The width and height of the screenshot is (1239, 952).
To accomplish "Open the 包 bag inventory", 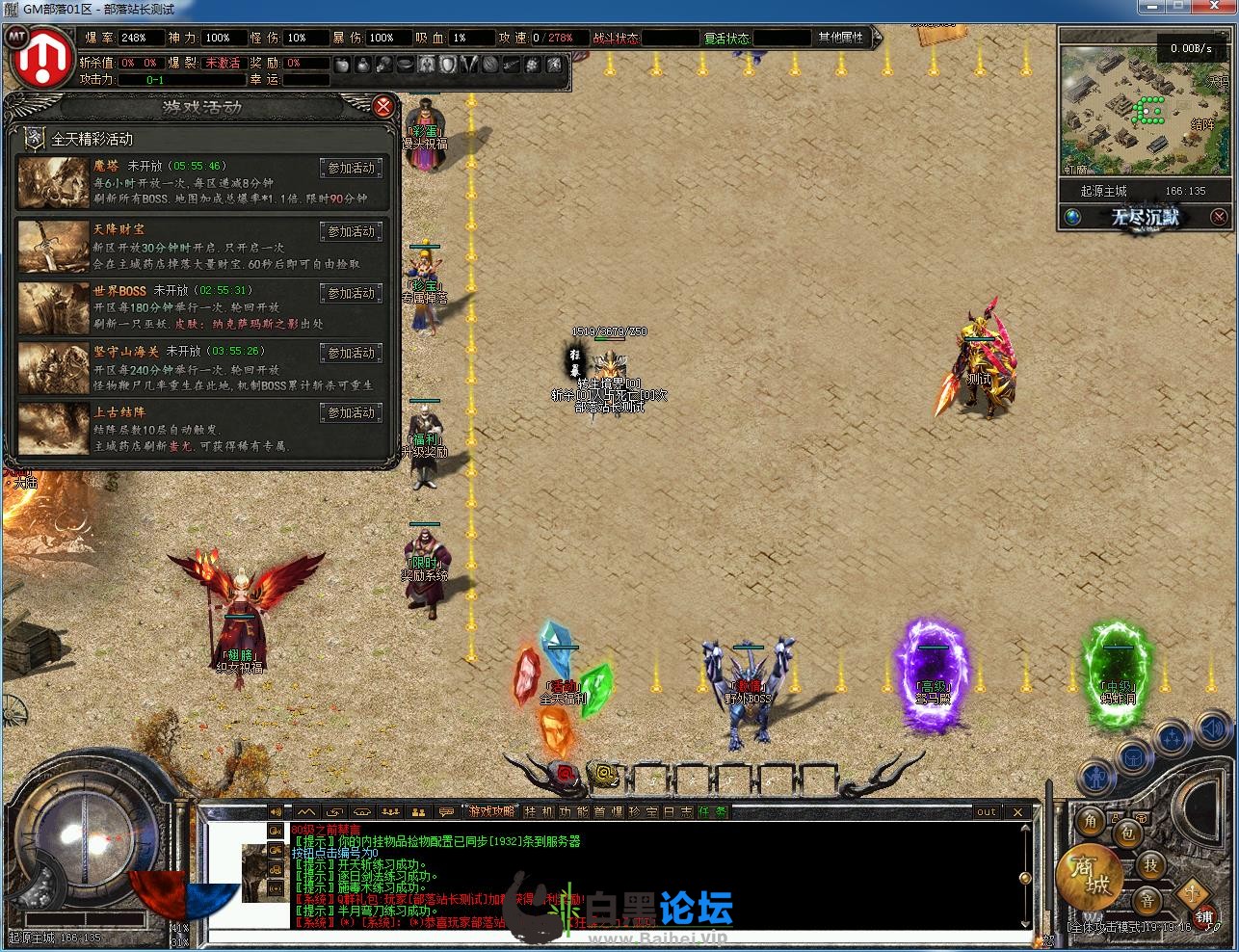I will coord(1127,833).
